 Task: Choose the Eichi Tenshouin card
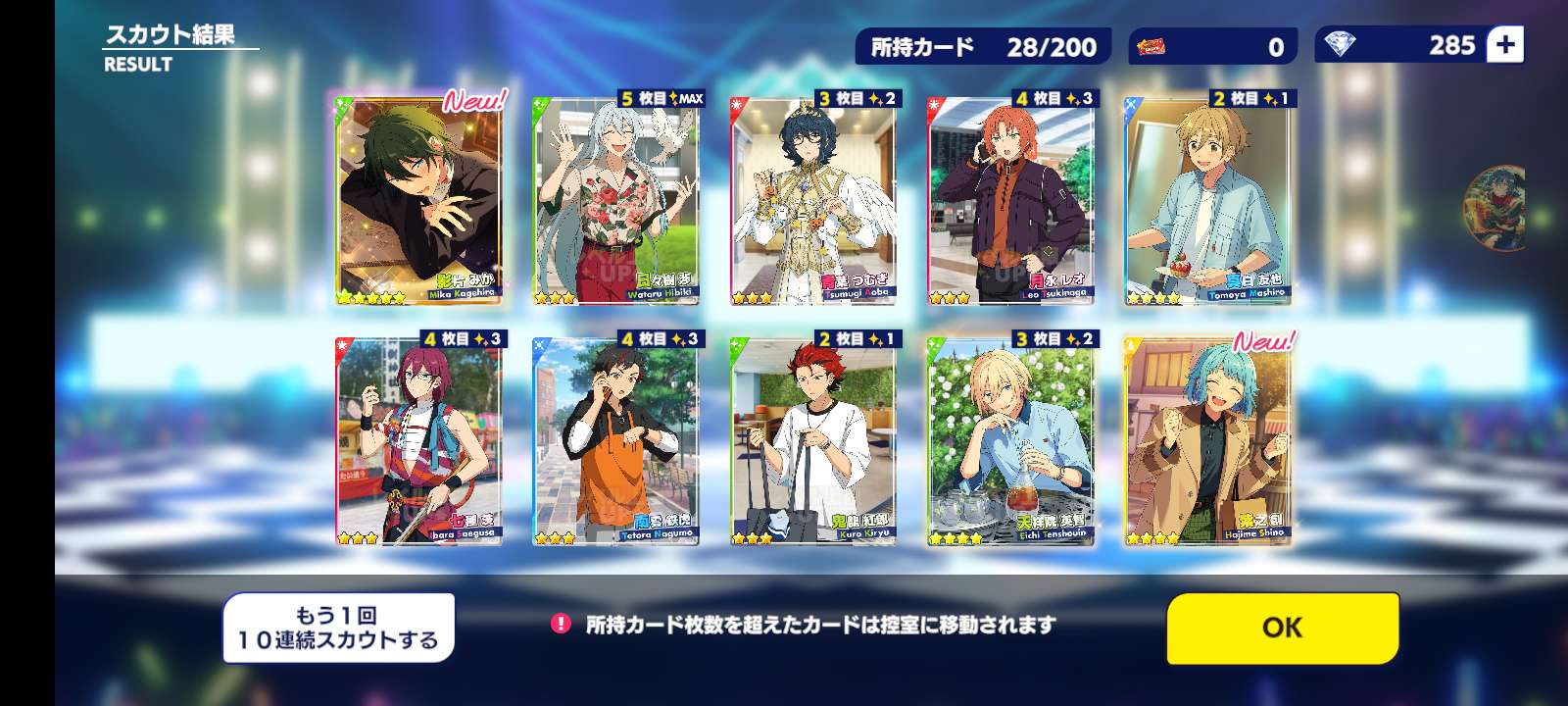coord(1010,441)
